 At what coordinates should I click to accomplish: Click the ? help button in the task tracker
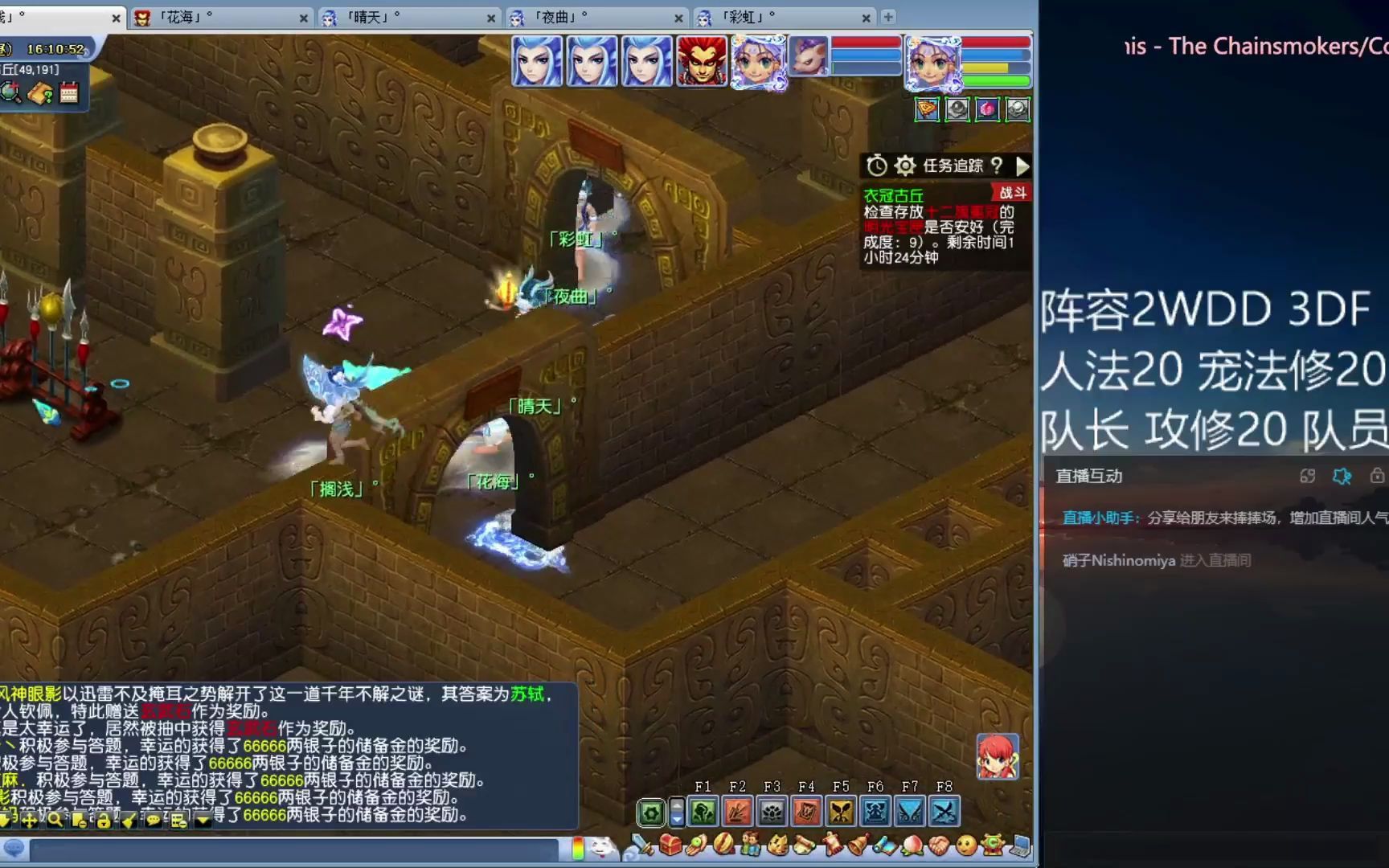coord(998,166)
